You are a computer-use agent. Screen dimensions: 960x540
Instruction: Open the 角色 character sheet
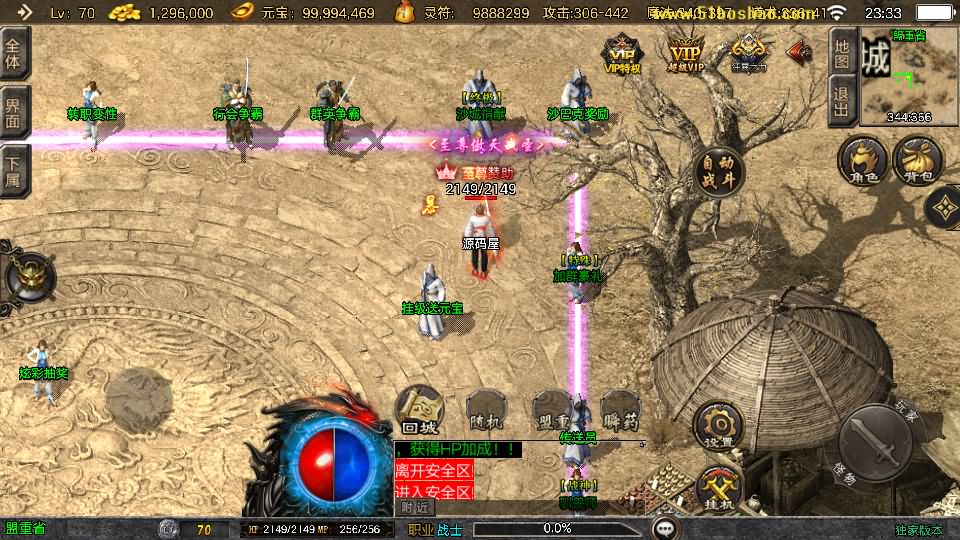pos(862,163)
